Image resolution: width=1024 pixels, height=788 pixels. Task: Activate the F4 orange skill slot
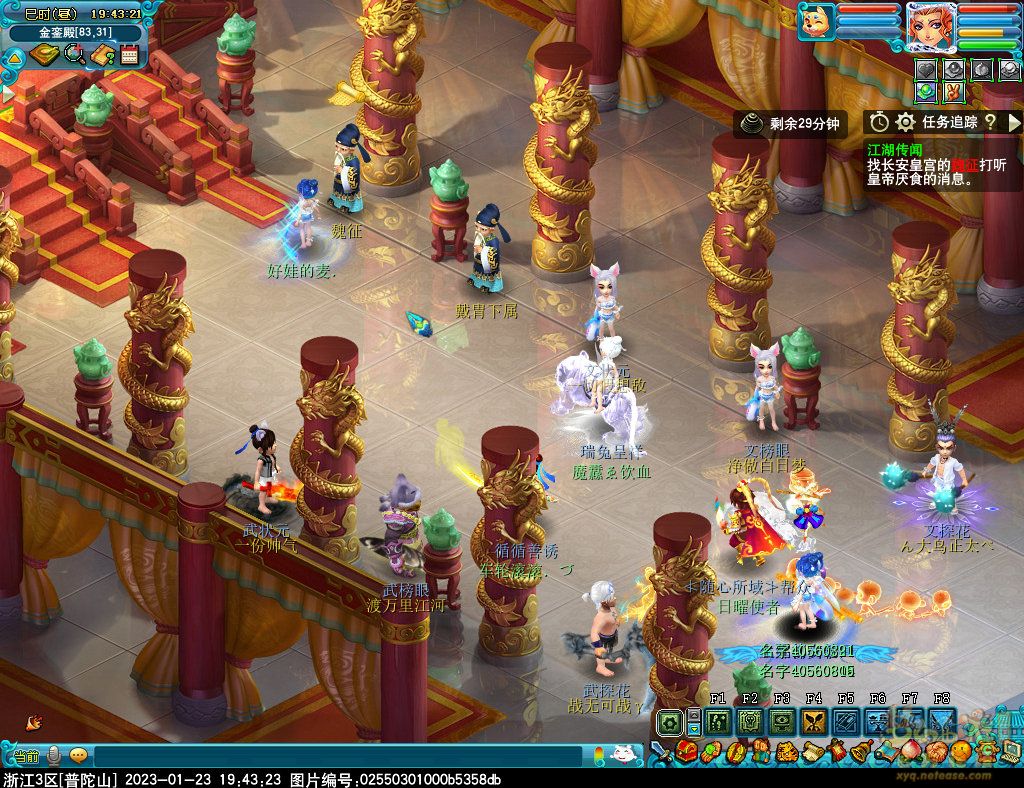[813, 722]
